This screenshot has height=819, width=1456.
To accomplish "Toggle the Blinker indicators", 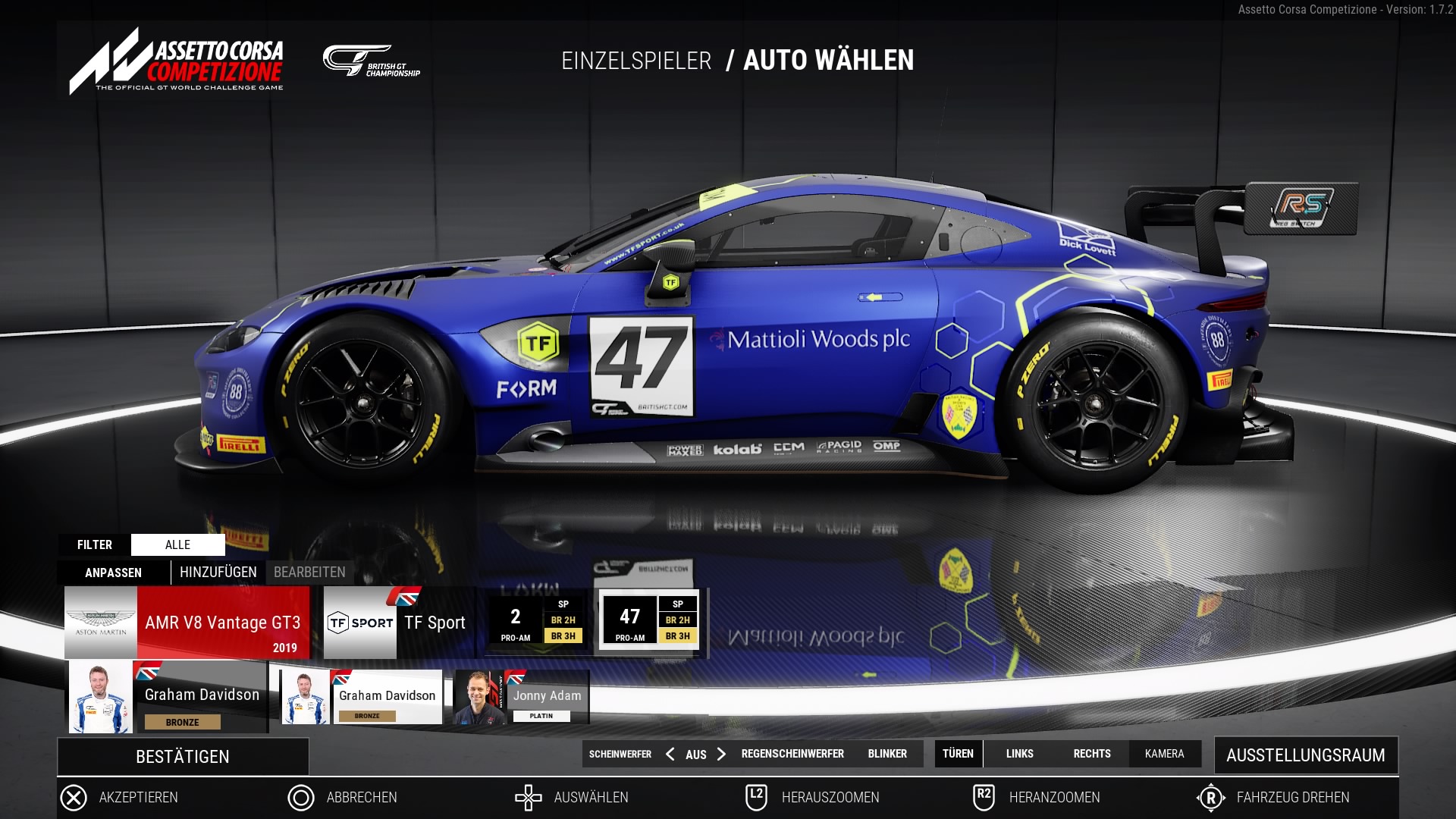I will 887,754.
